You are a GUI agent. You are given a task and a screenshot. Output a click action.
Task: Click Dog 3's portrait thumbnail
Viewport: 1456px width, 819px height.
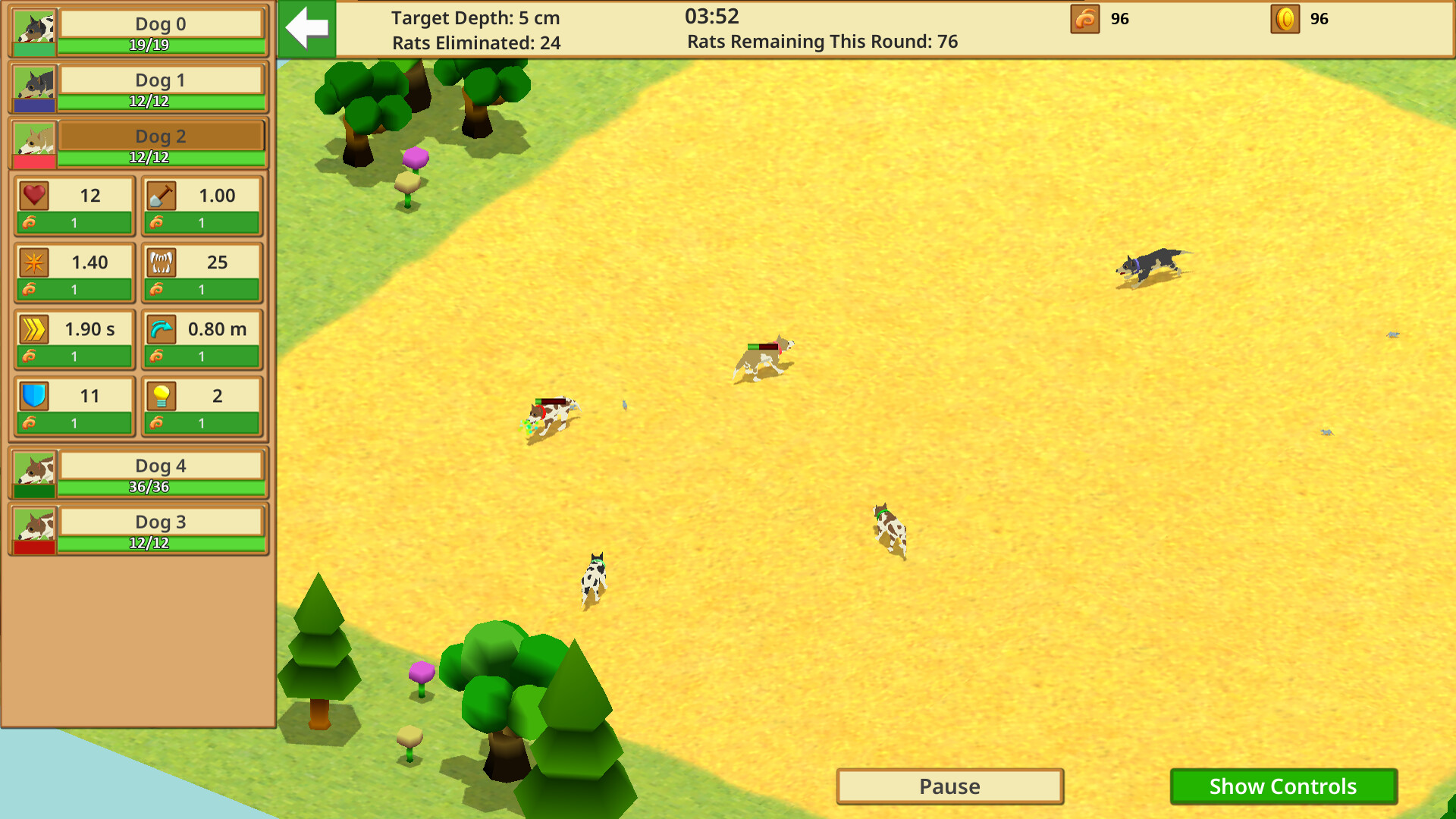[33, 529]
